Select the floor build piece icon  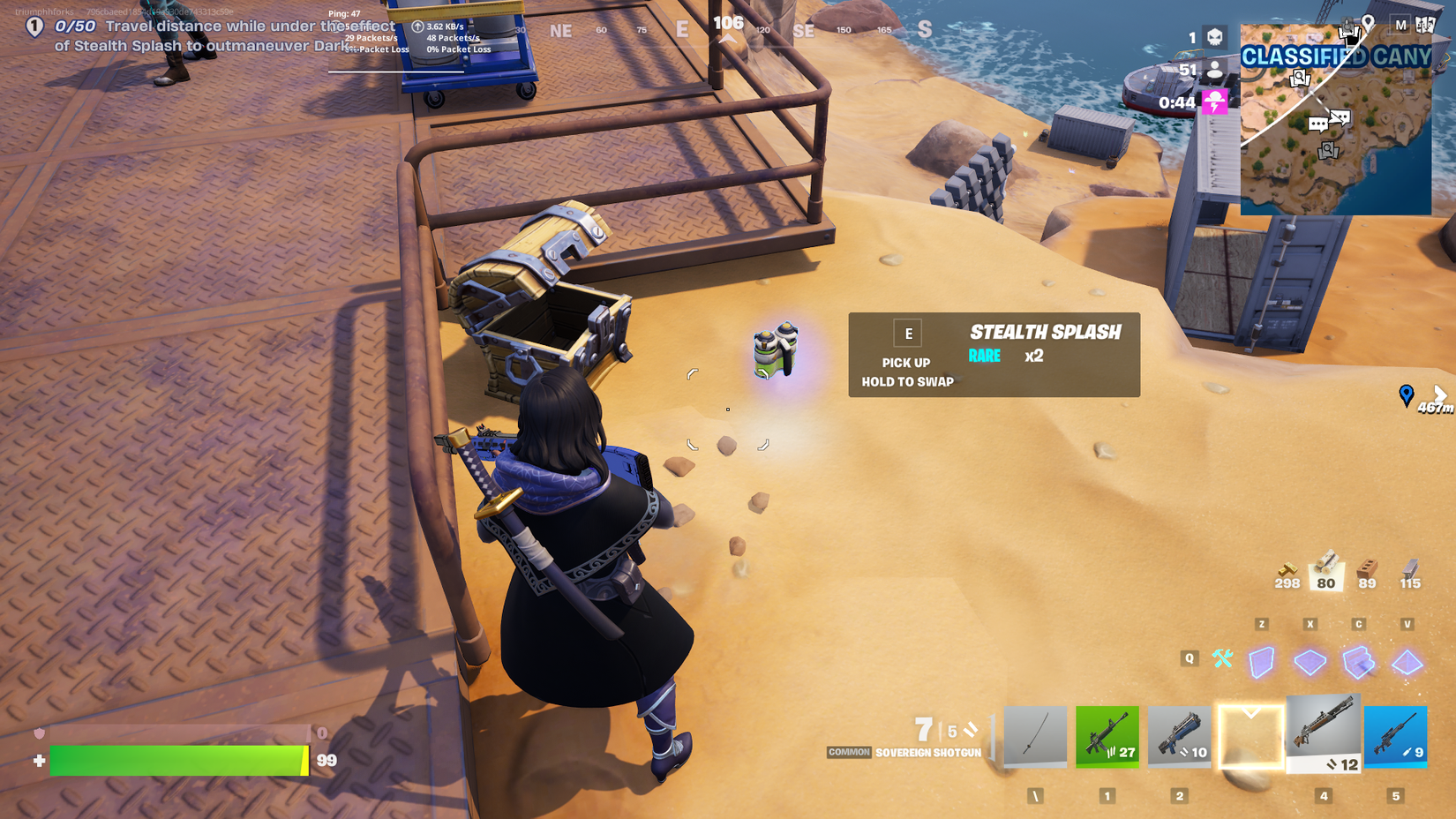click(x=1310, y=660)
